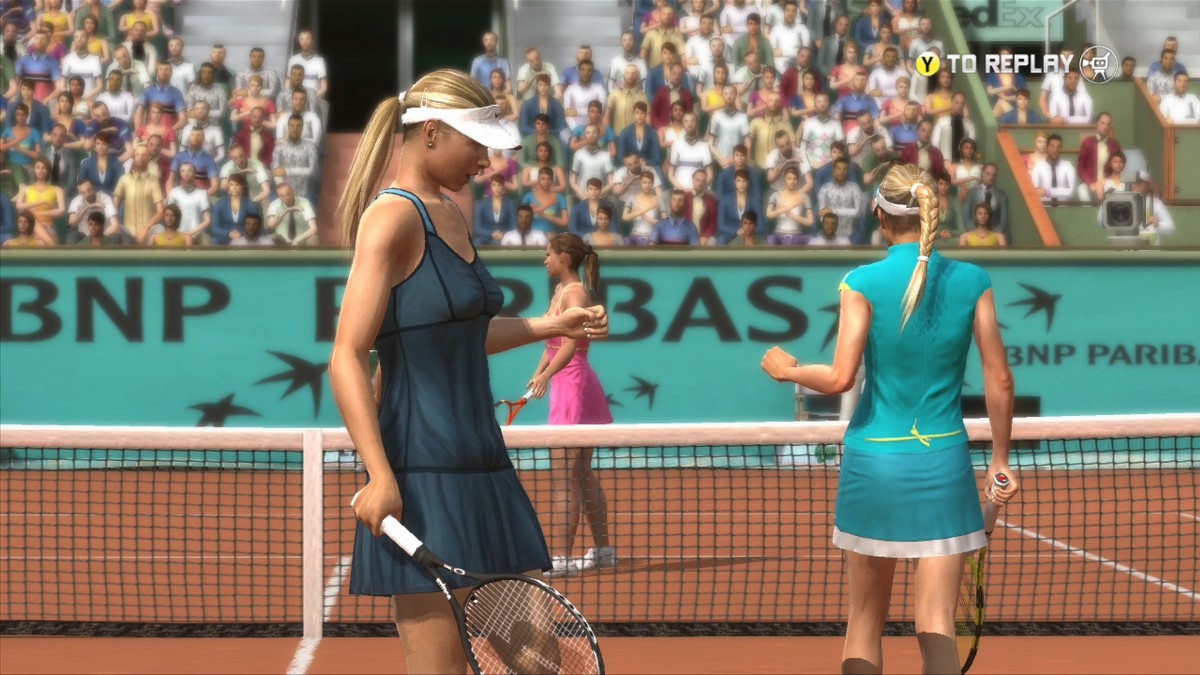
Task: Open the replay using the camera icon
Action: point(1098,65)
